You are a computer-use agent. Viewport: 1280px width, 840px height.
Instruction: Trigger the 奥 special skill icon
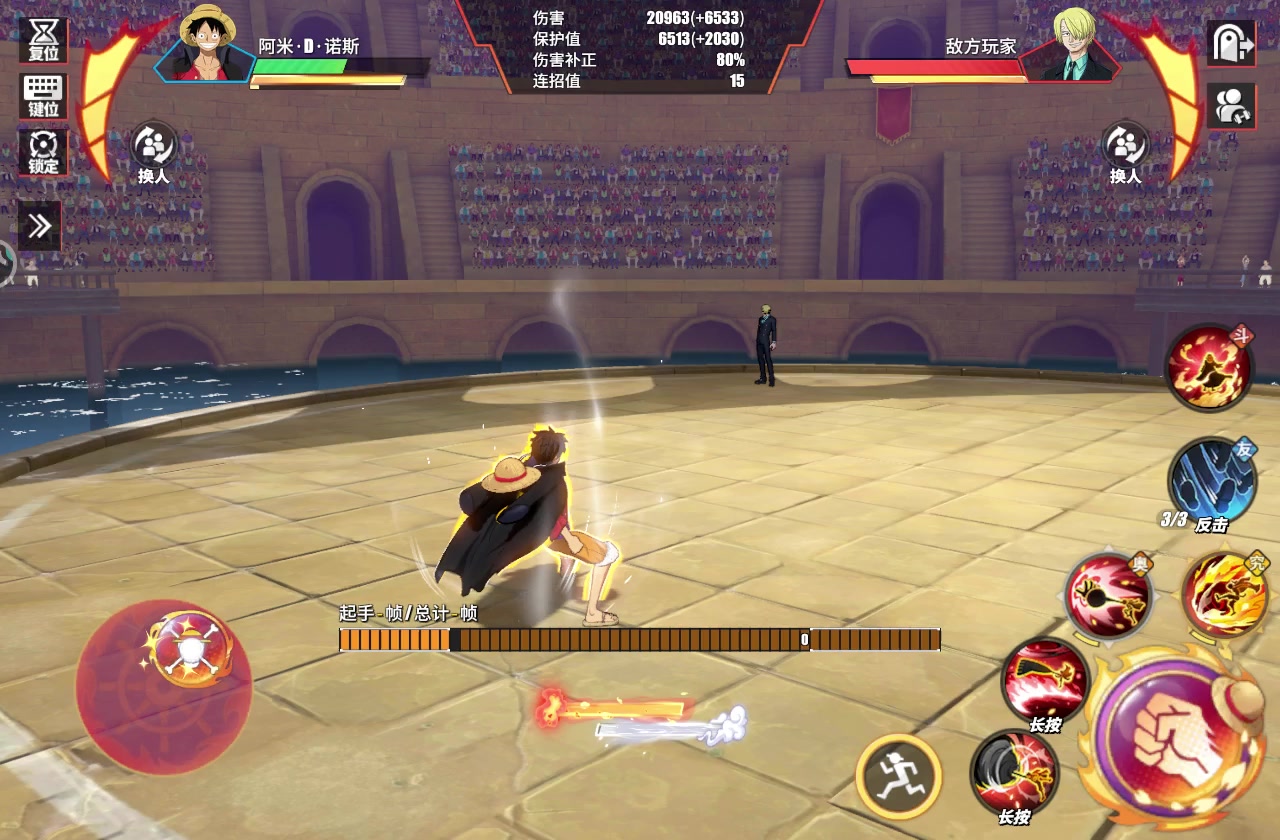click(1107, 595)
